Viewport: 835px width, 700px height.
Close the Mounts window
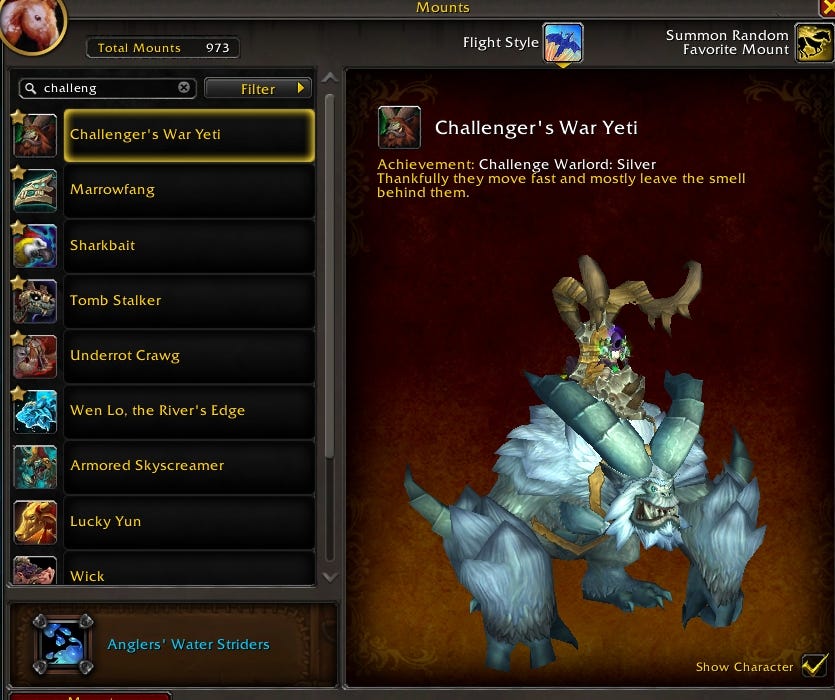826,8
